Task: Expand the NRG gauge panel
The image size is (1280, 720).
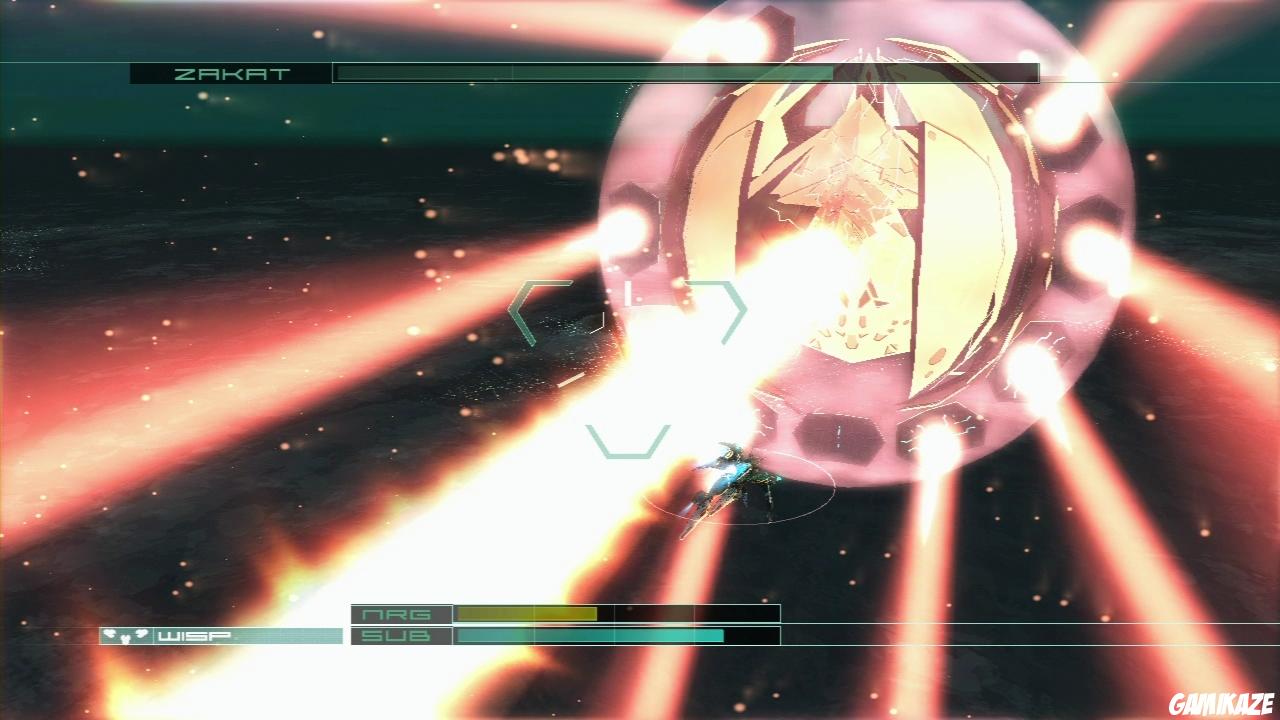Action: (x=615, y=612)
